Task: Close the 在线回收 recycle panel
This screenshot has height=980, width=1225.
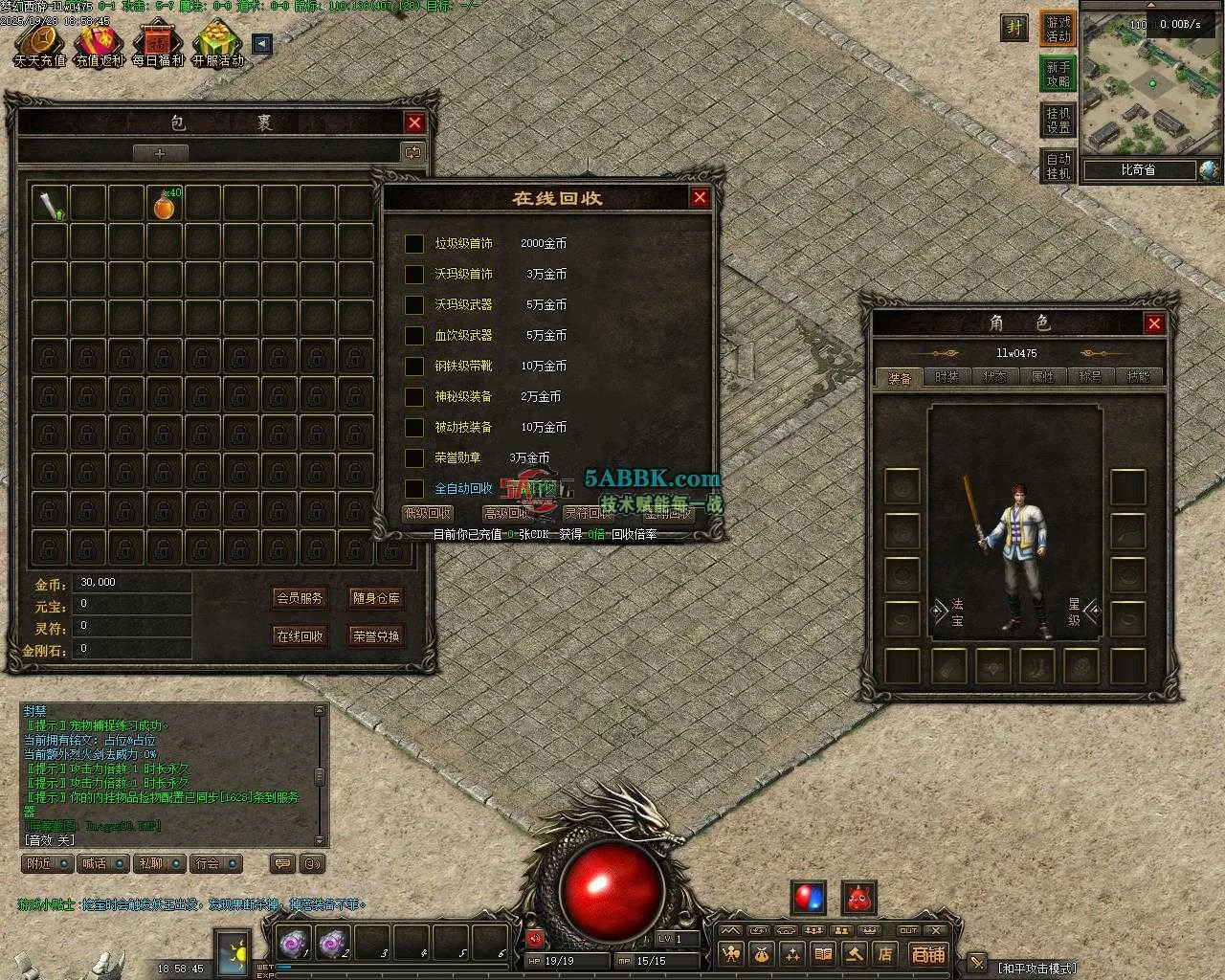Action: pos(700,197)
